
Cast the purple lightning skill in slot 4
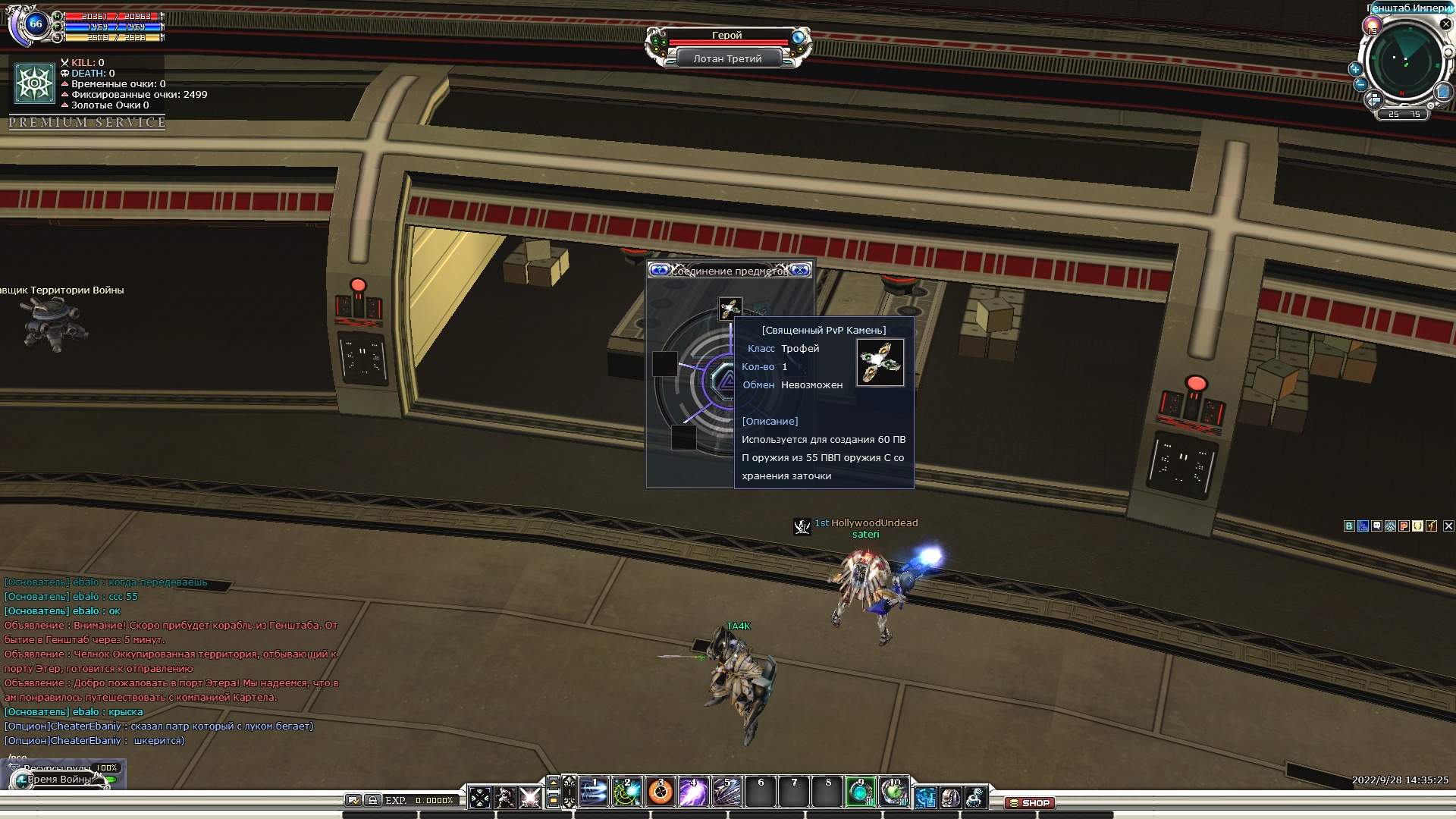point(693,792)
